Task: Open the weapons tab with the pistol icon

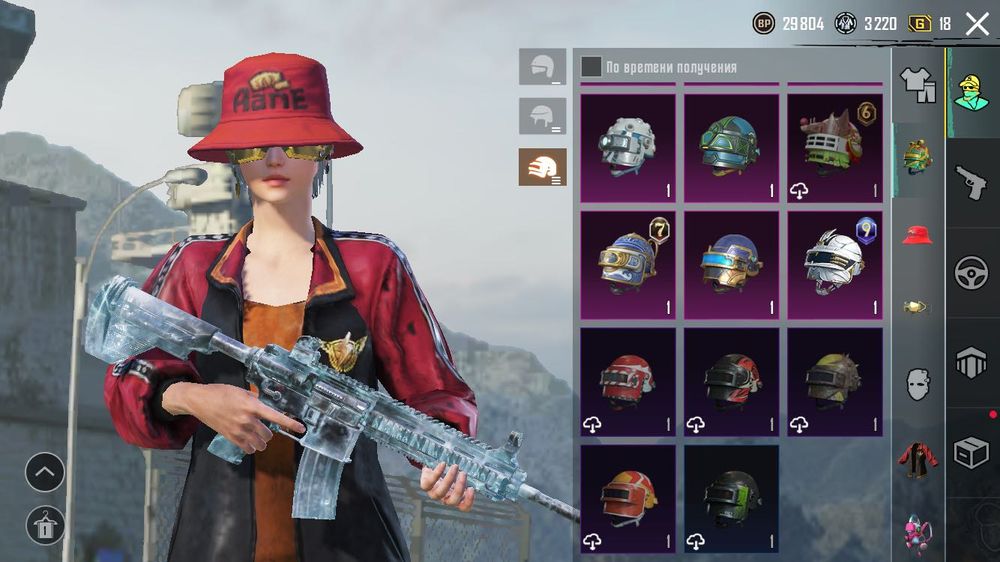Action: (x=971, y=183)
